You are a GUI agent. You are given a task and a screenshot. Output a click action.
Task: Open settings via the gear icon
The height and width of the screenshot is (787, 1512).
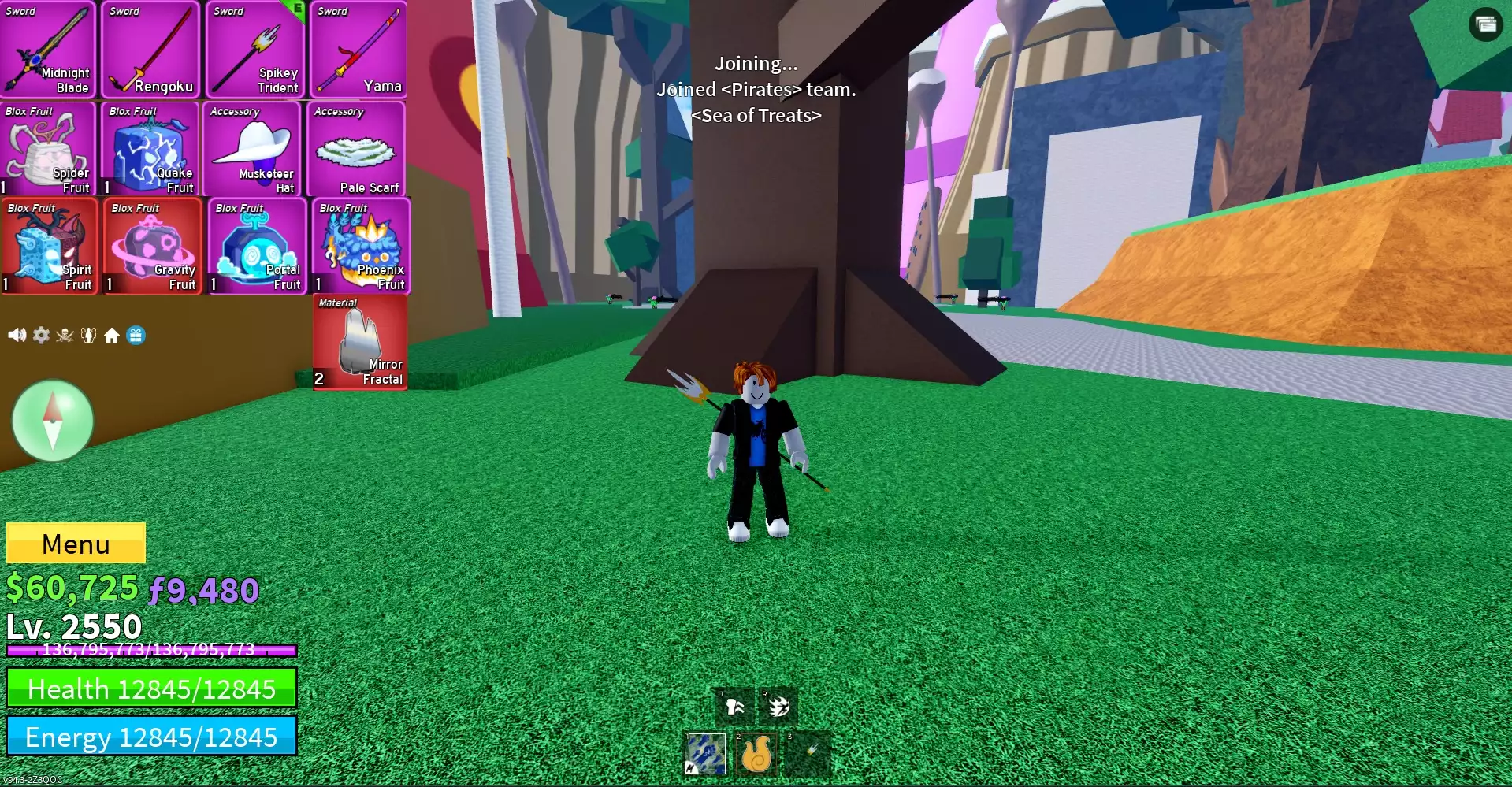coord(41,336)
